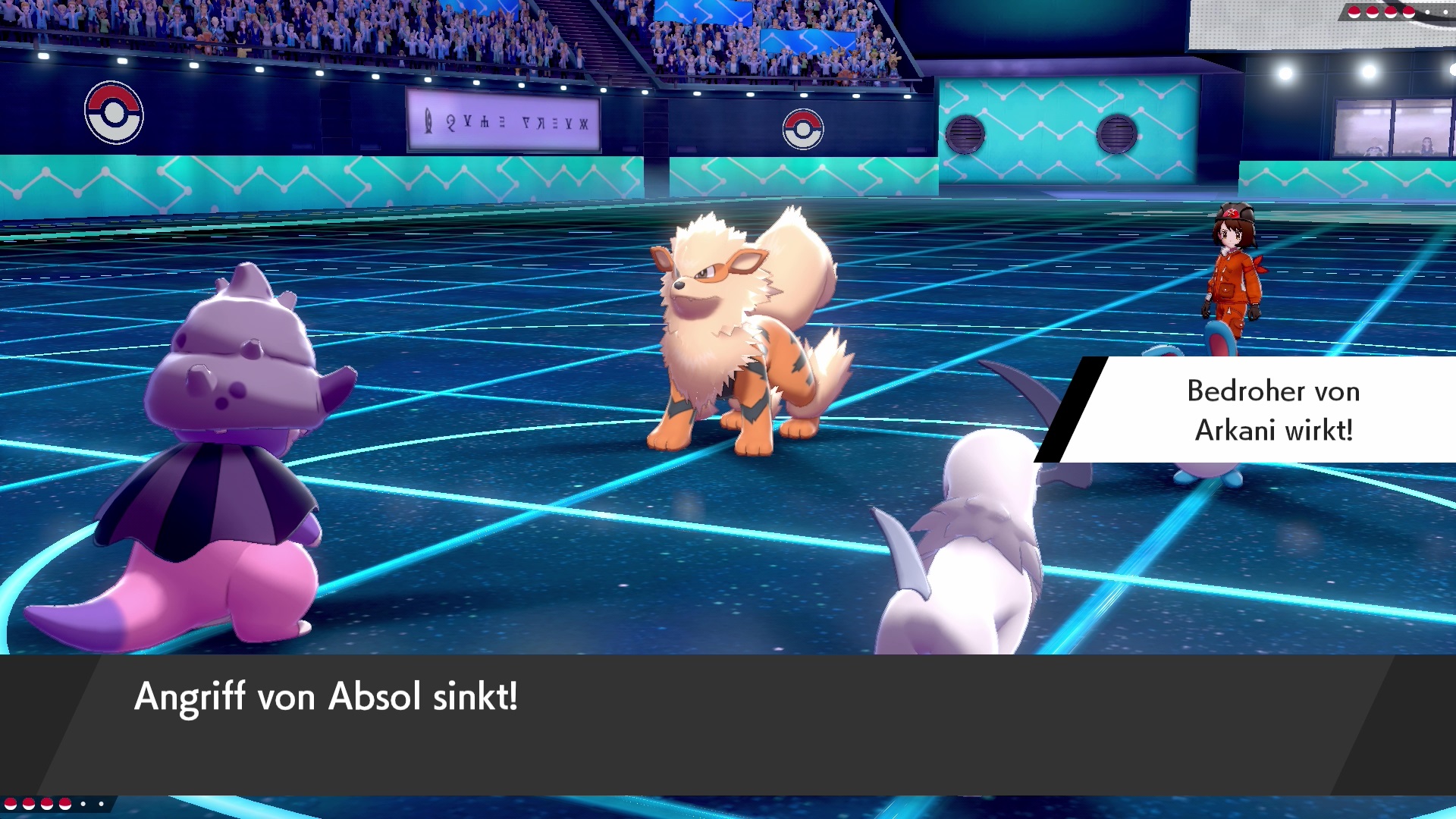The width and height of the screenshot is (1456, 819).
Task: Select the player's party Poké Ball indicator
Action: [55, 803]
